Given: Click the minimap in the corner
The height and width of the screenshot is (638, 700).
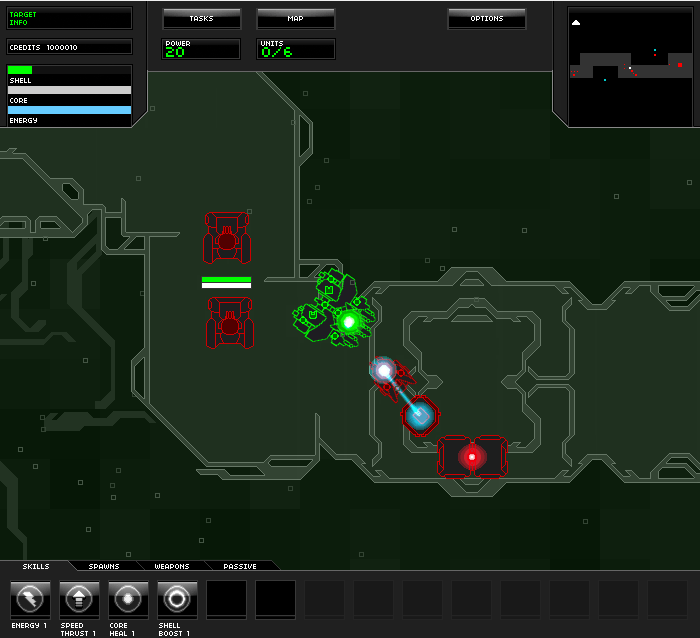Looking at the screenshot, I should 625,65.
